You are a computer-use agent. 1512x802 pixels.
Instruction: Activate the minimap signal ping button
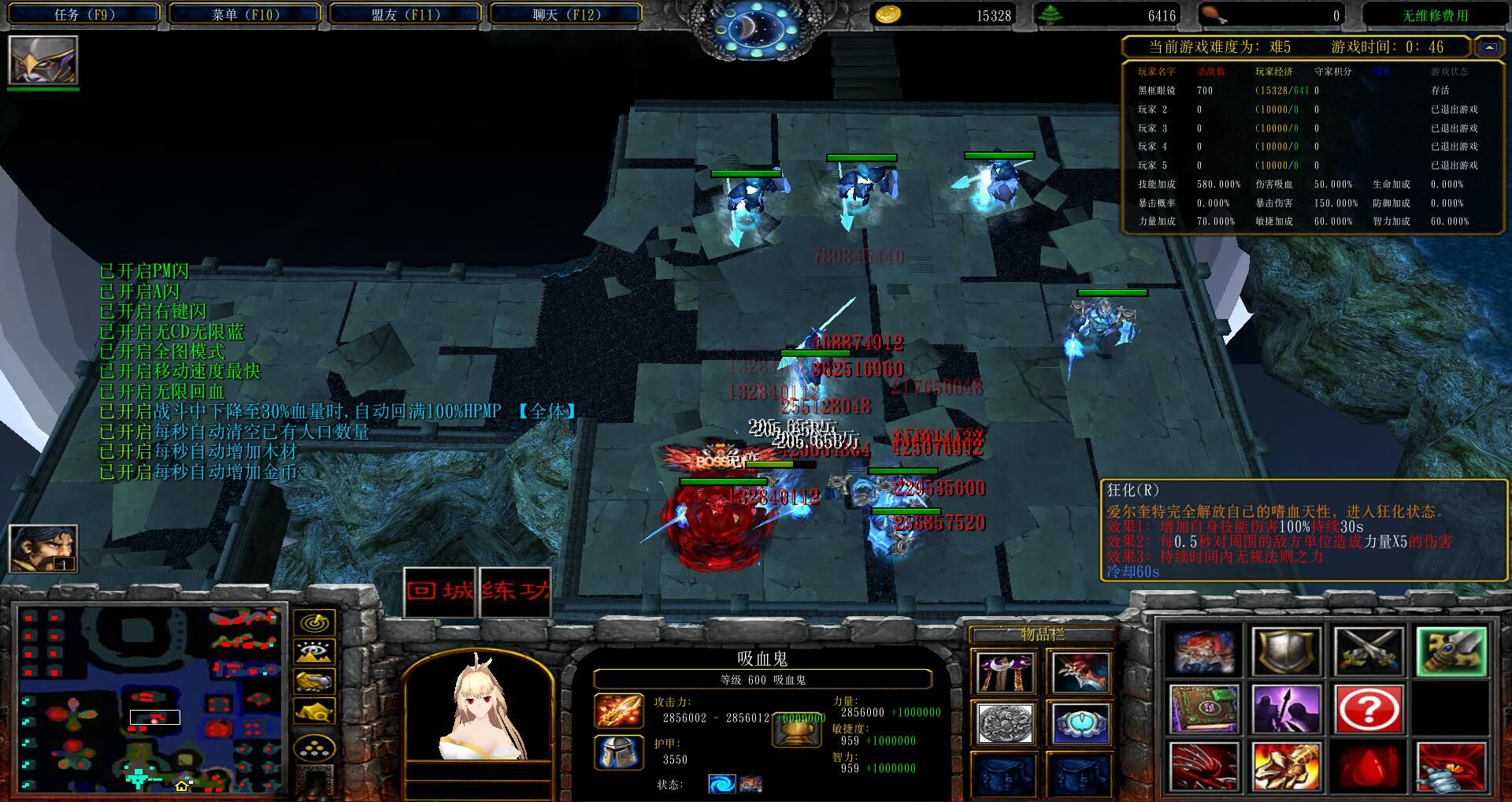tap(314, 623)
